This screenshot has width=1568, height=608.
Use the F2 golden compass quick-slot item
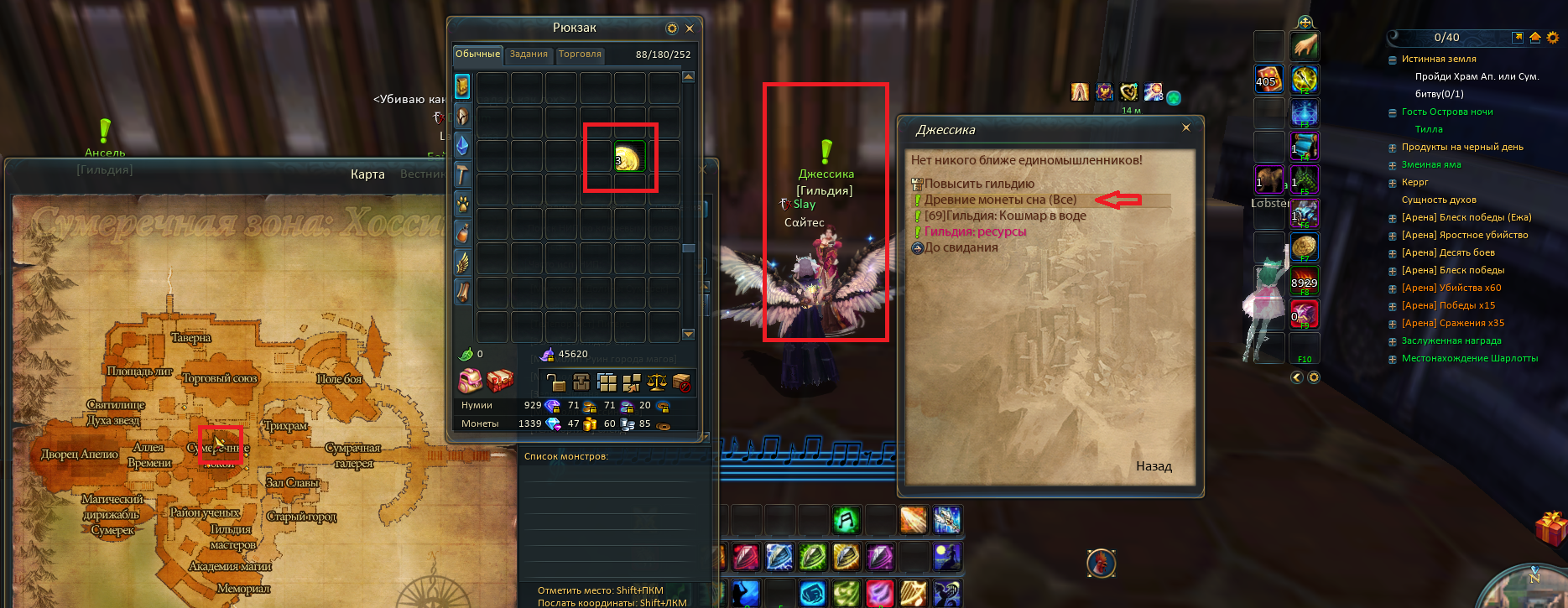1305,80
